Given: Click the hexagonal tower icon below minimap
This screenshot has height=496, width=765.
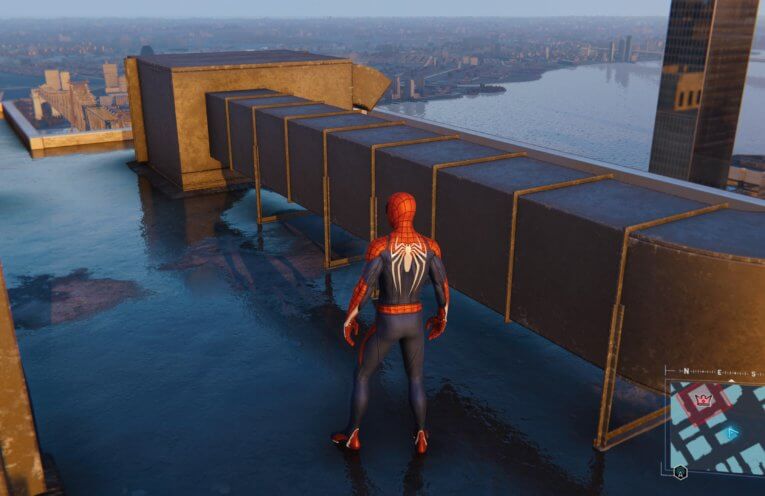Looking at the screenshot, I should [x=680, y=474].
